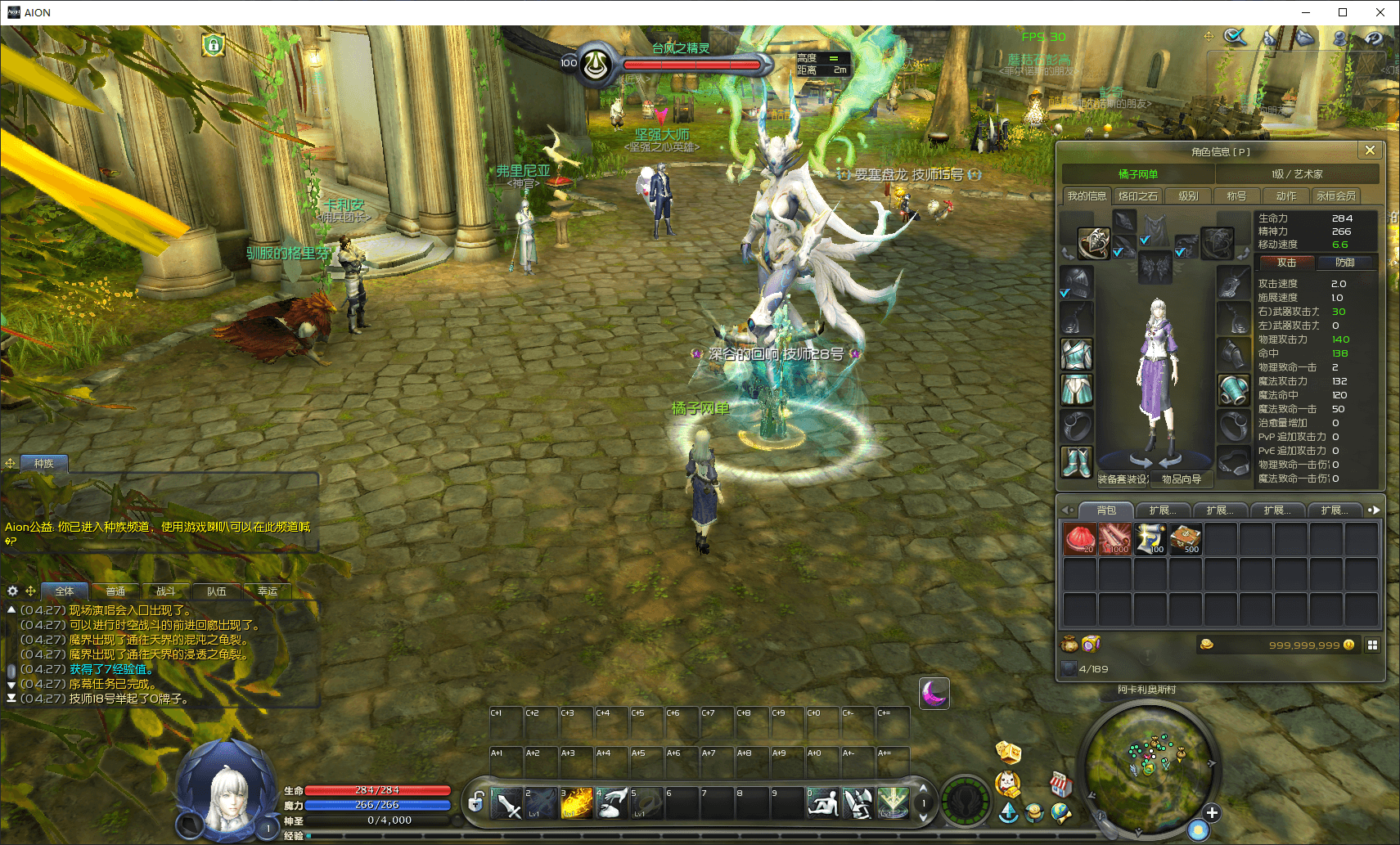Use the fiery yellow skill in slot 3
Viewport: 1400px width, 845px height.
click(x=576, y=803)
